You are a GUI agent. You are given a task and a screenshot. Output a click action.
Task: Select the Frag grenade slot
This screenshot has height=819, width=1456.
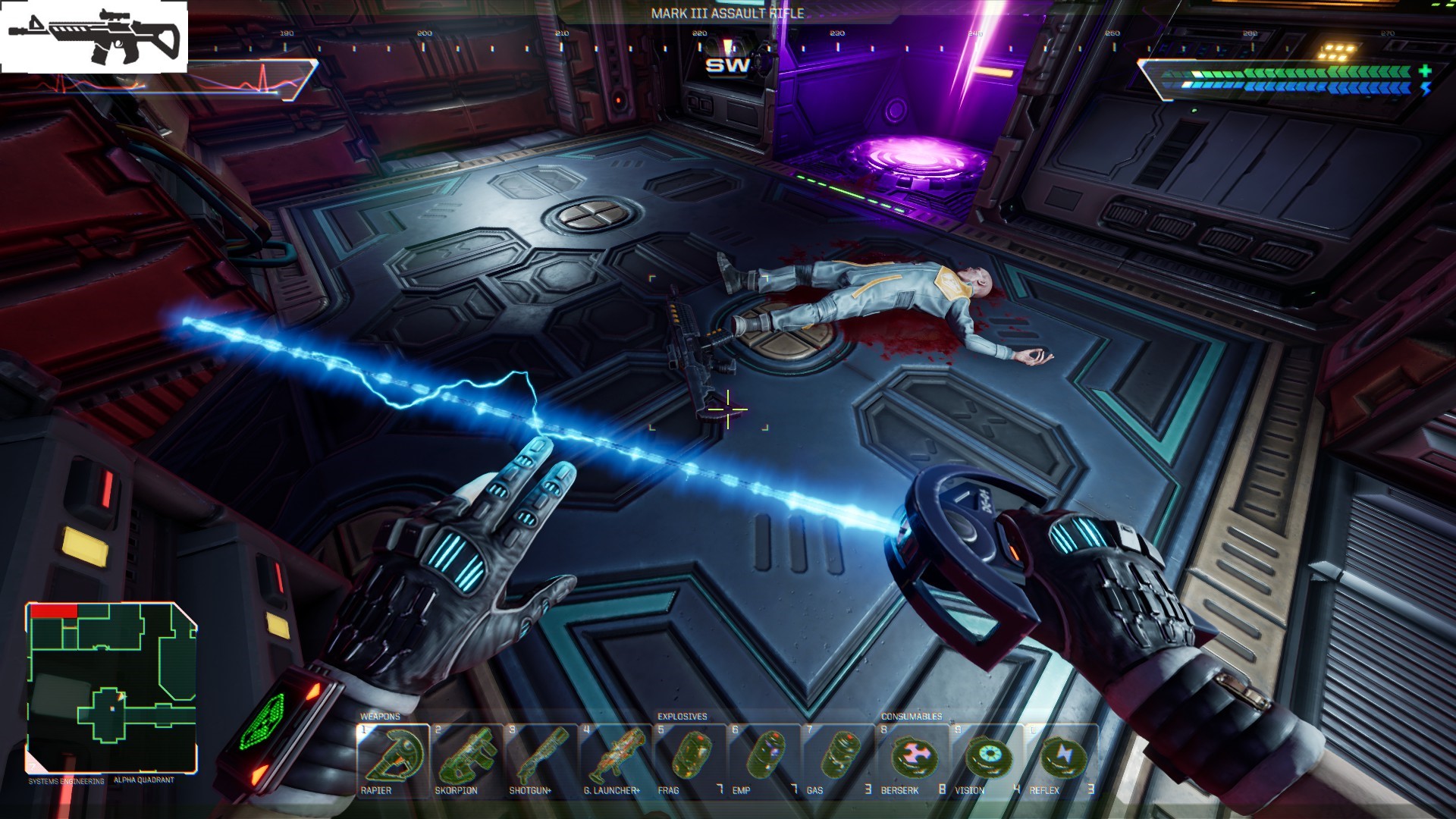[689, 760]
